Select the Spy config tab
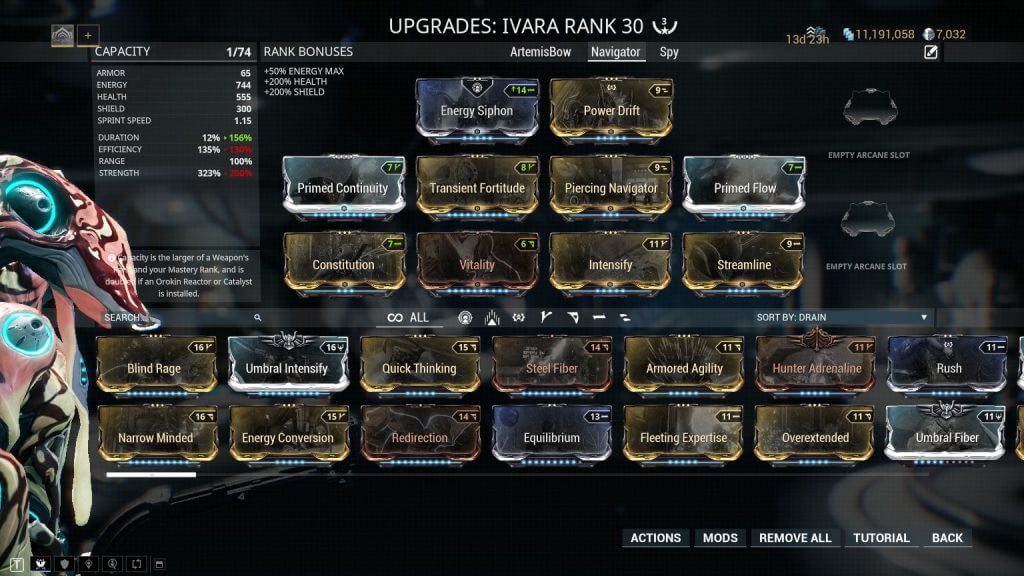This screenshot has width=1024, height=576. [x=669, y=52]
